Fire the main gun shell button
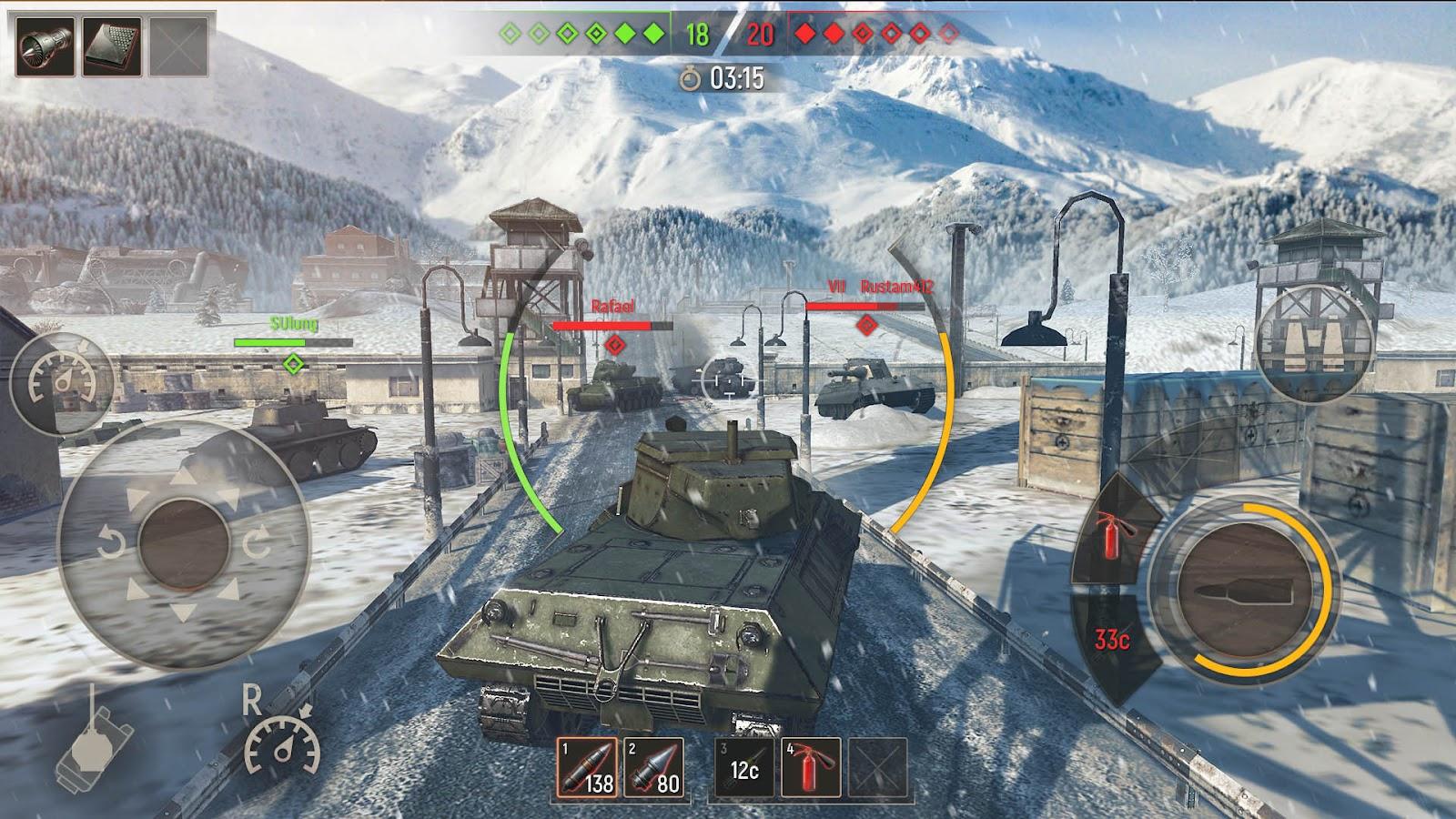 click(1240, 588)
